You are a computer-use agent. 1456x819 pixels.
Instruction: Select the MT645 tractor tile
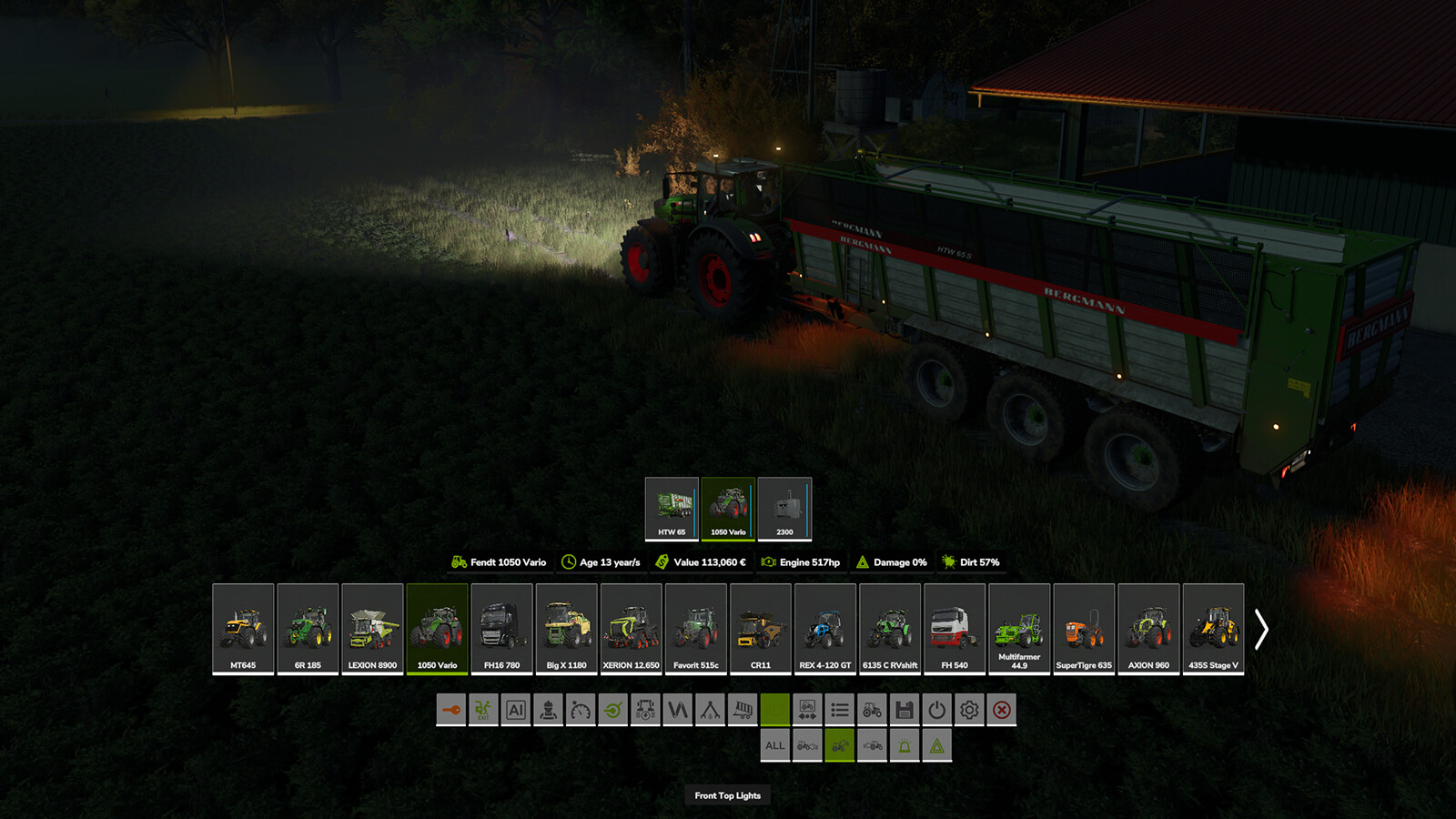click(x=243, y=629)
